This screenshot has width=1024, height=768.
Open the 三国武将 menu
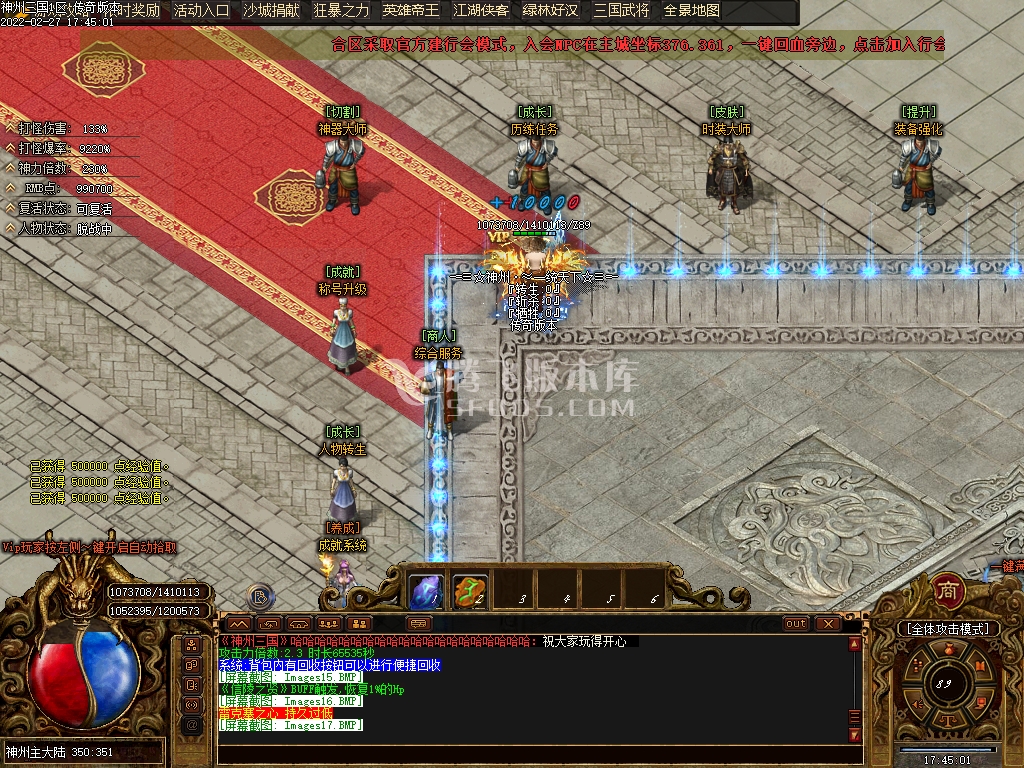621,11
